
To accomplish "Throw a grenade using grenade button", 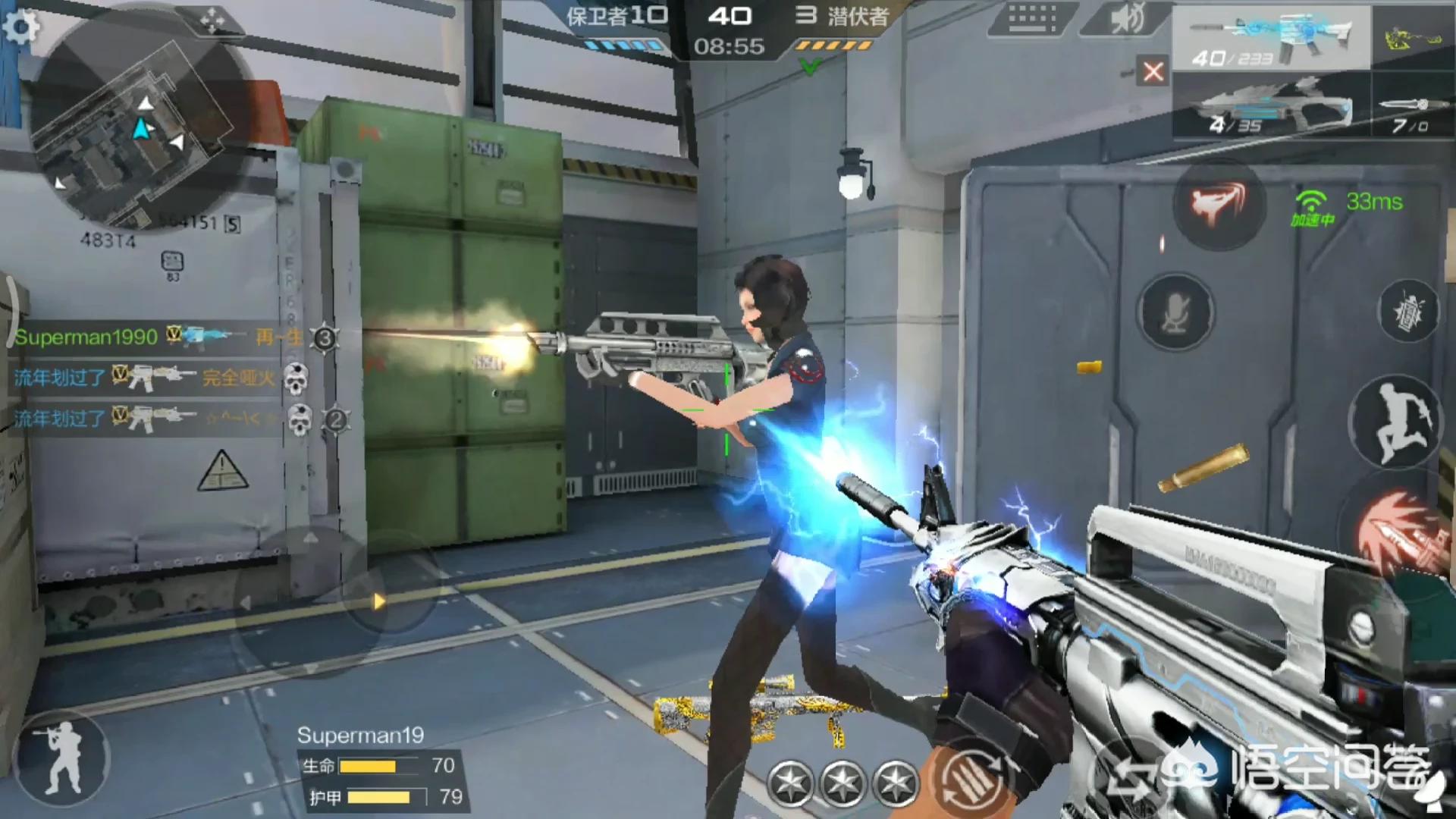I will (1407, 311).
